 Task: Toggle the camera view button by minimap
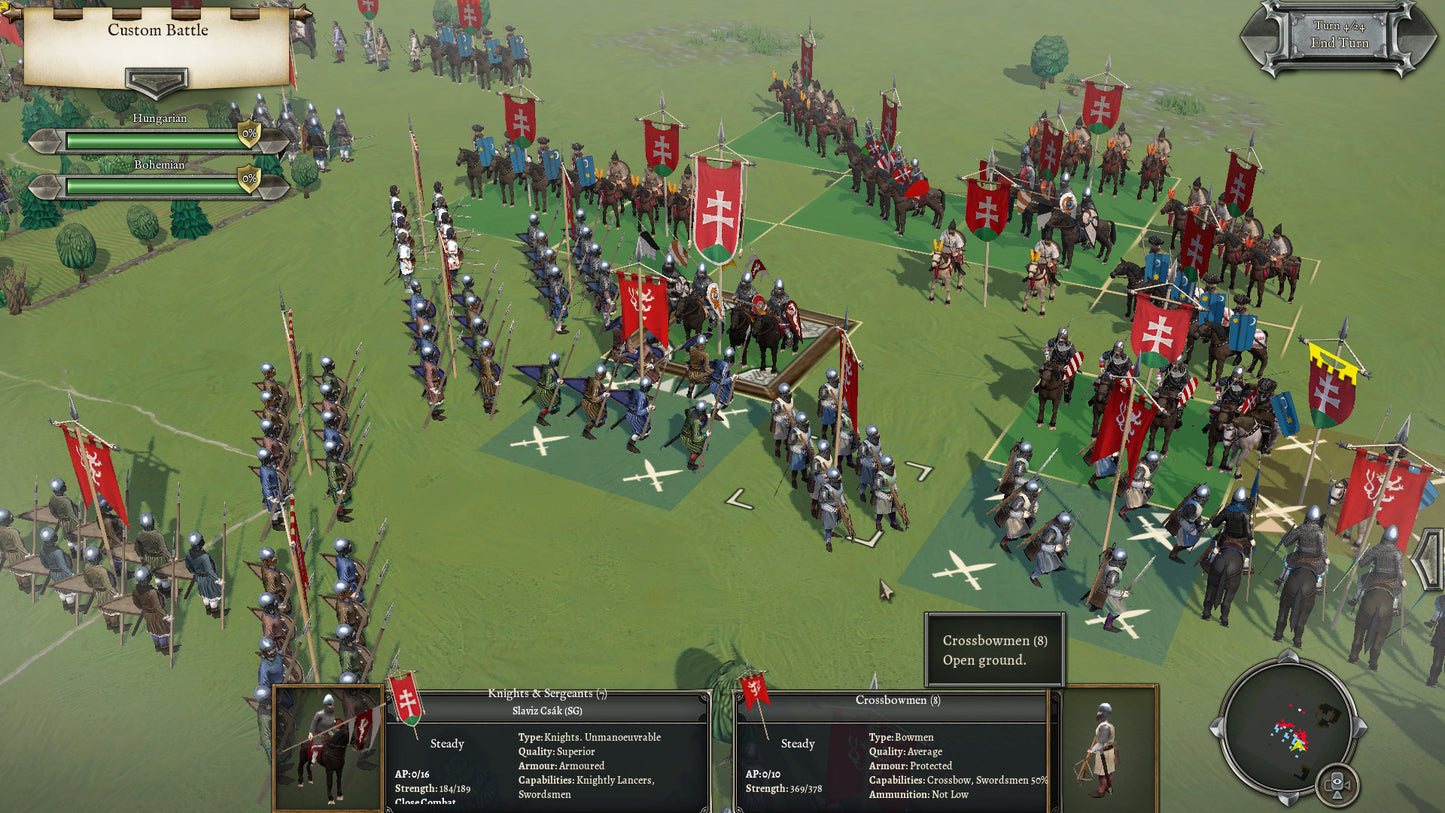1337,783
